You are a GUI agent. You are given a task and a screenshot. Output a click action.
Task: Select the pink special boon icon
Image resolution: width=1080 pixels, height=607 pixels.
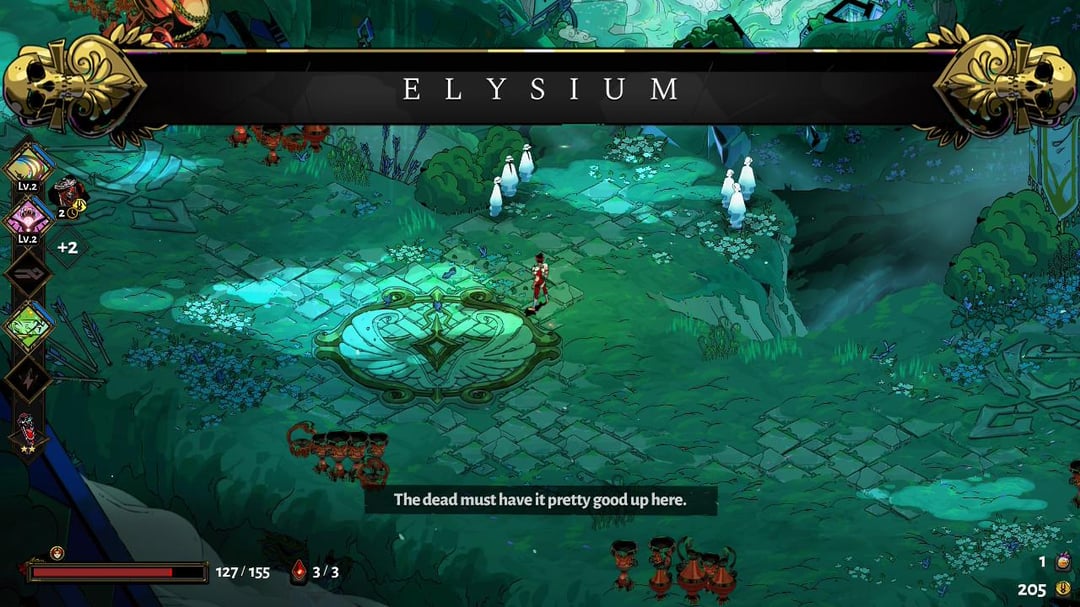(28, 216)
